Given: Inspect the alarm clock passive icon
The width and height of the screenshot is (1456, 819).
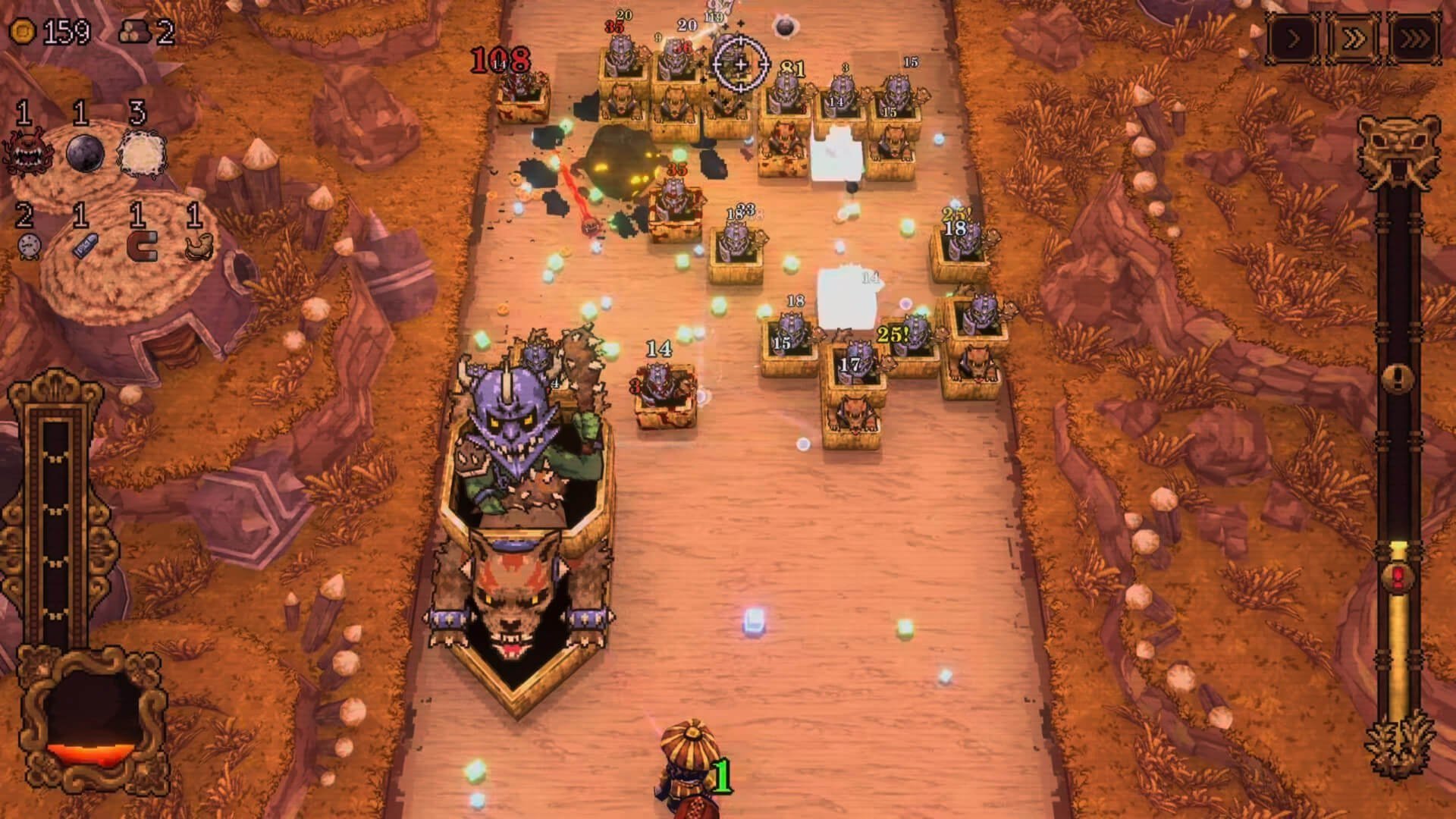Looking at the screenshot, I should click(29, 246).
